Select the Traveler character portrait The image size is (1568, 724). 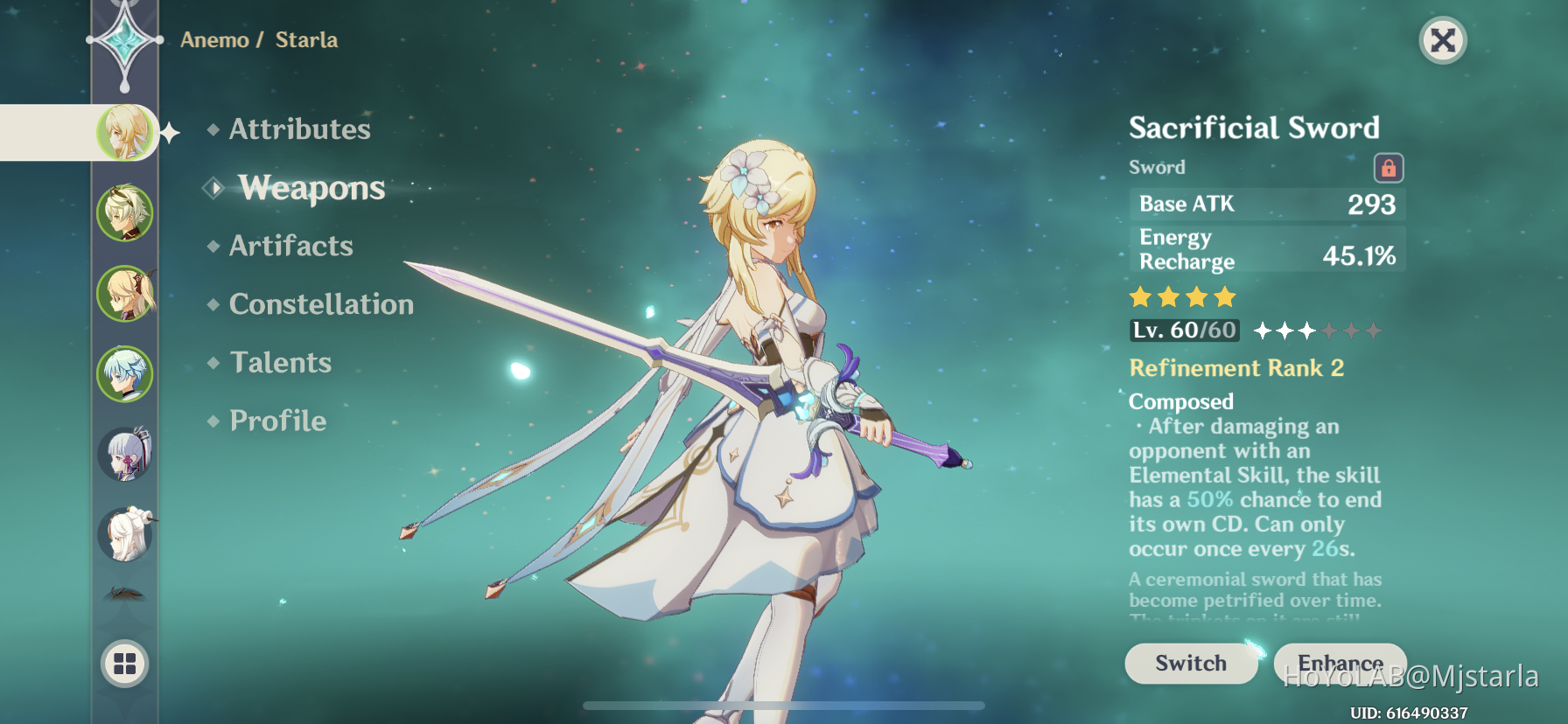tap(125, 132)
